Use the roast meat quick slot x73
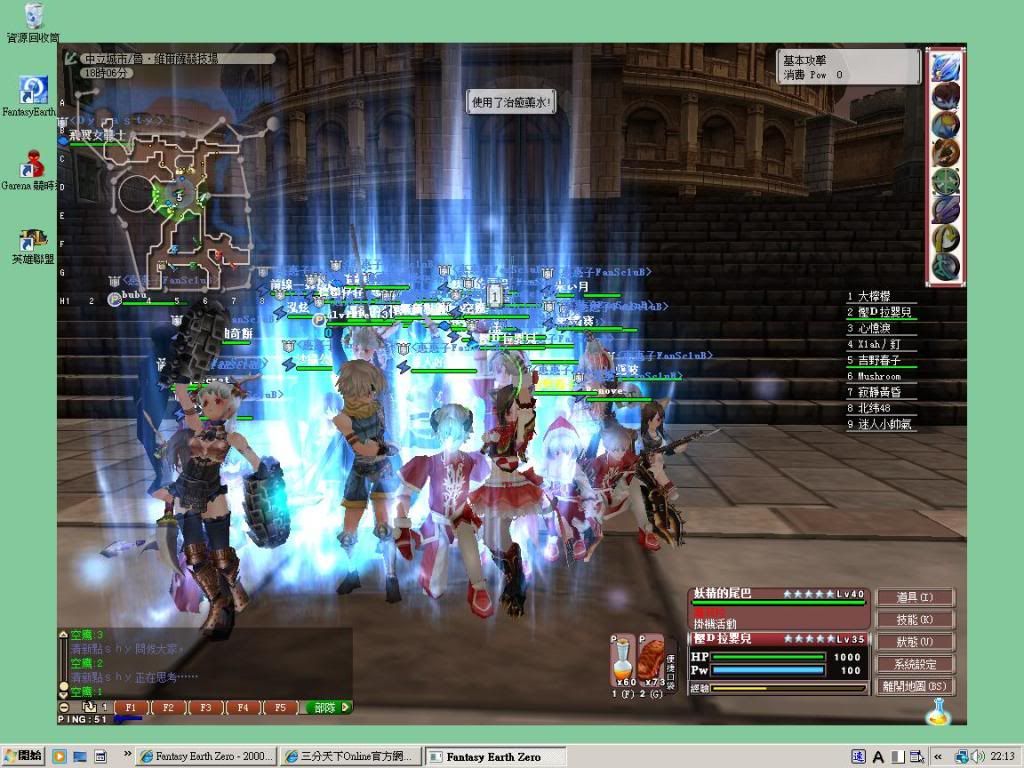Screen dimensions: 1024x768 [651, 658]
